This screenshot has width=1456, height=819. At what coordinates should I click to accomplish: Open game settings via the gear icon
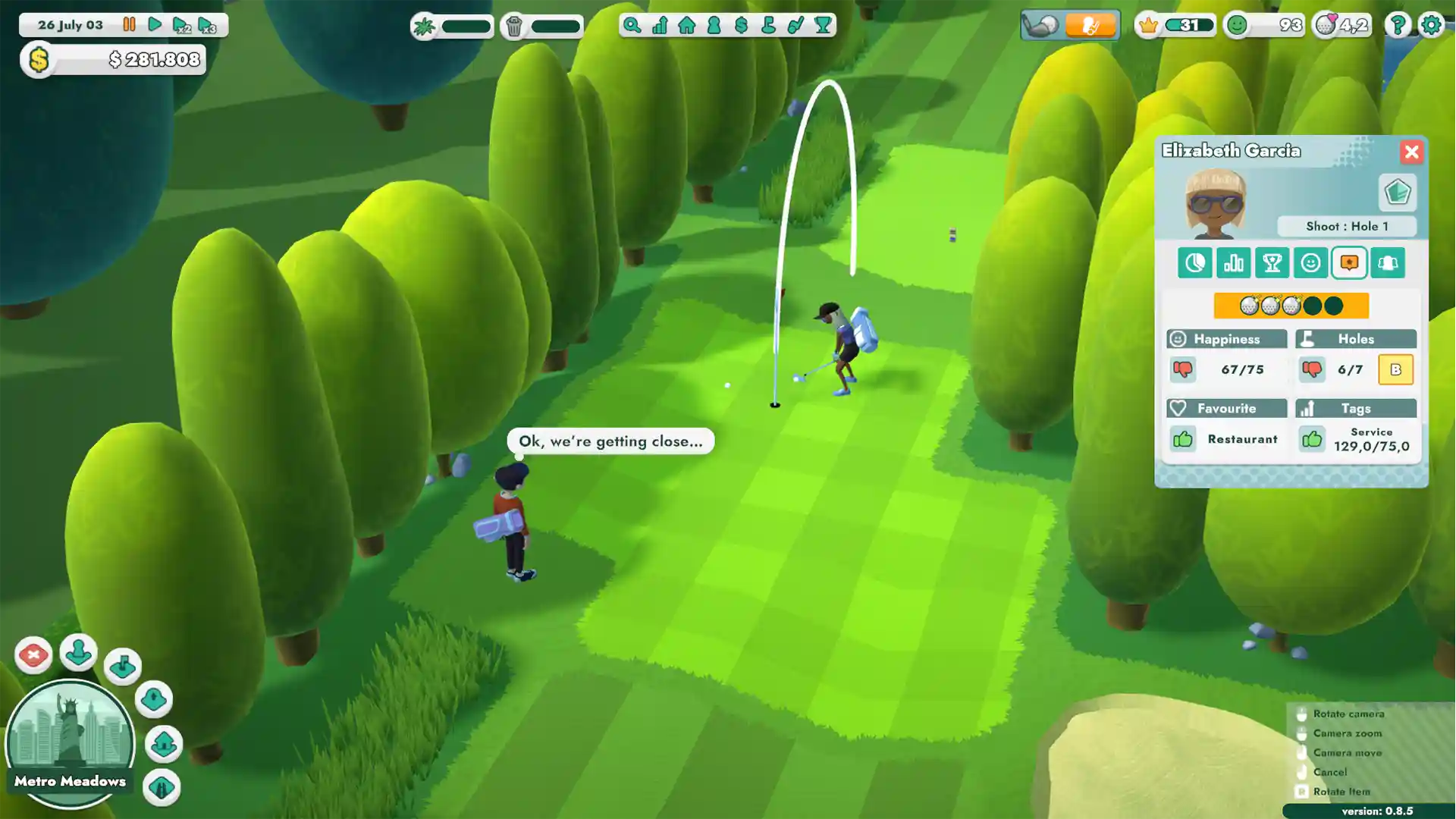click(1432, 25)
